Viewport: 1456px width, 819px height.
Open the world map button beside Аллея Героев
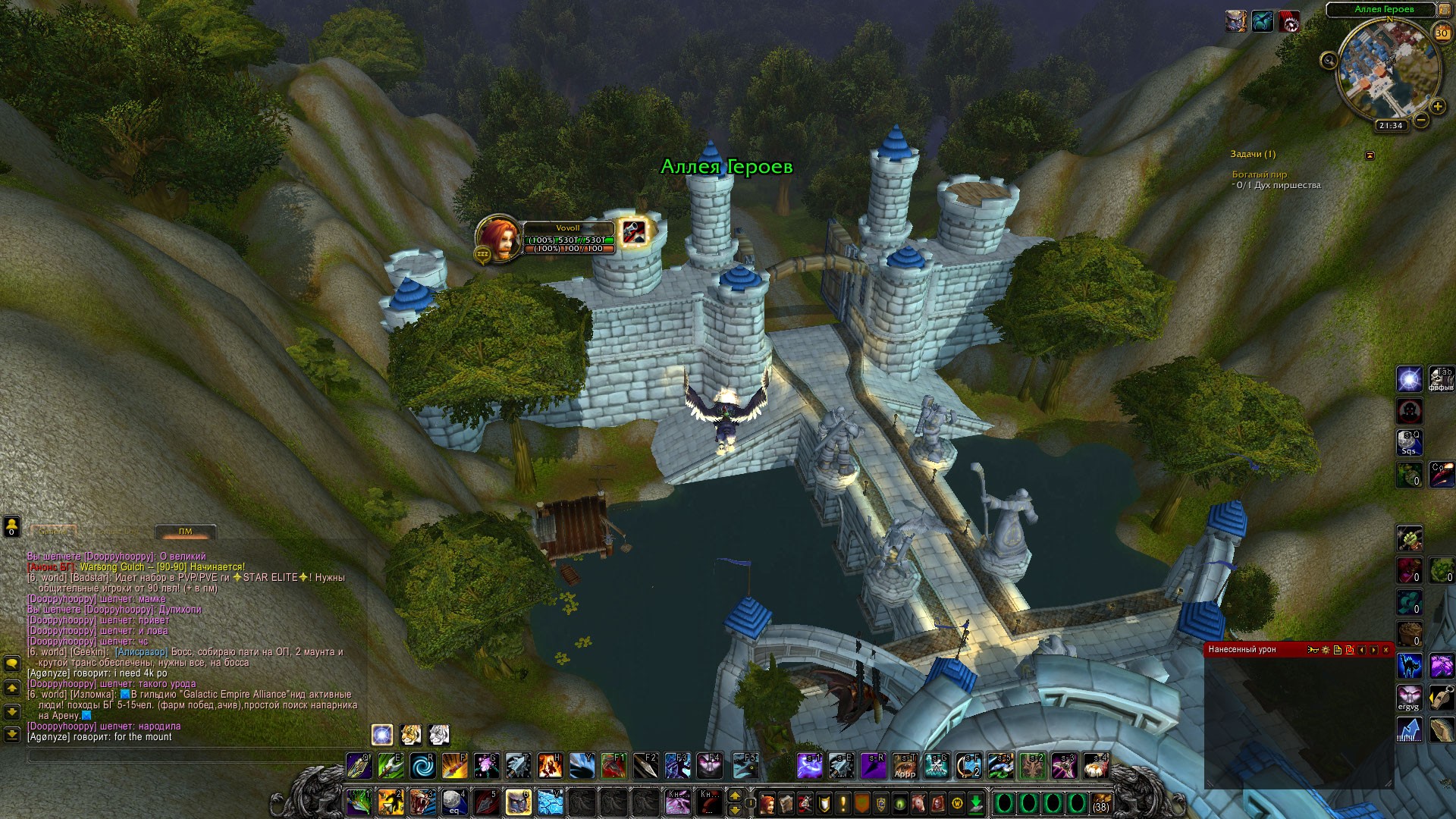point(1445,9)
